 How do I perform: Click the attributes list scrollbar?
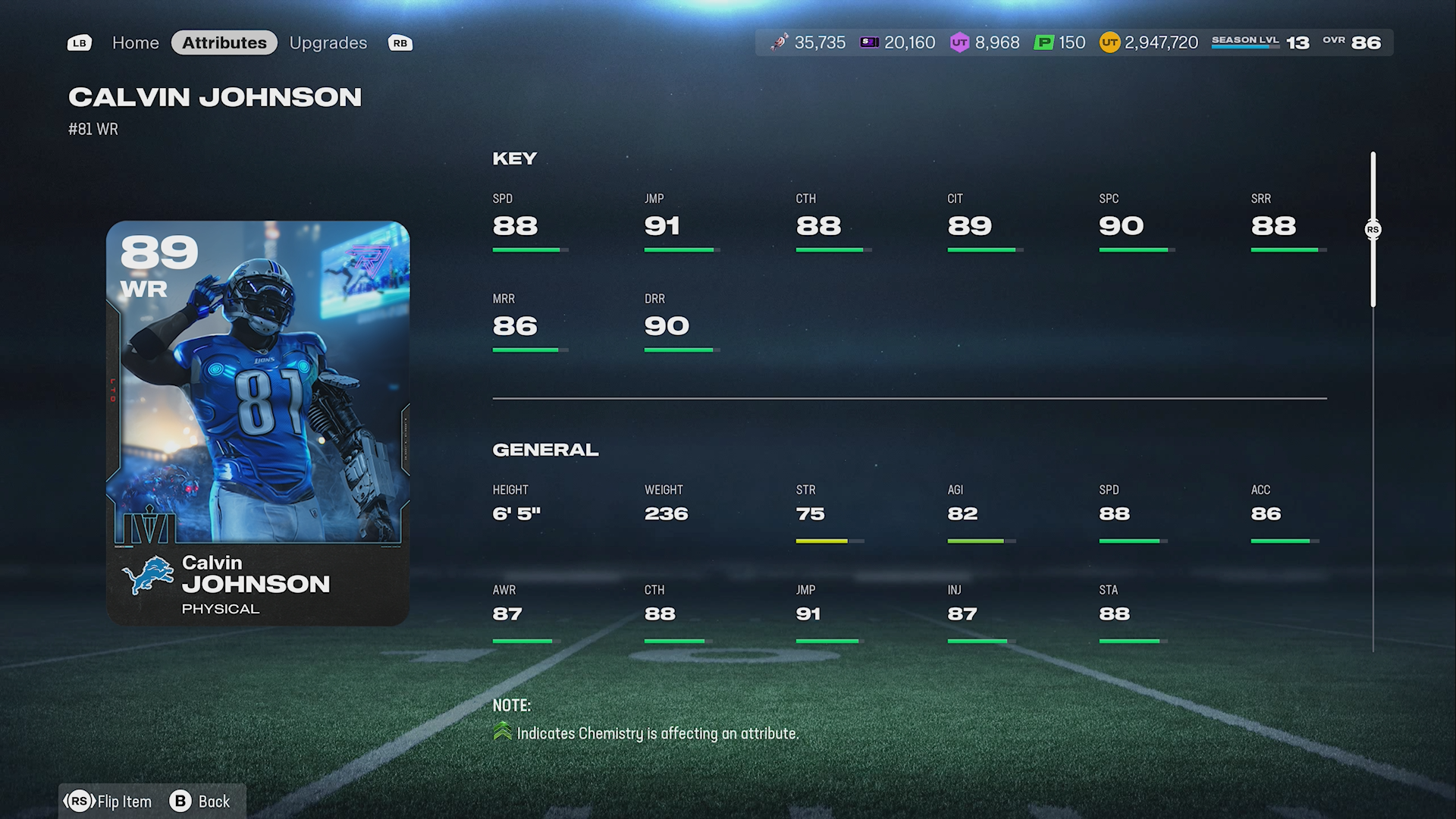1373,230
